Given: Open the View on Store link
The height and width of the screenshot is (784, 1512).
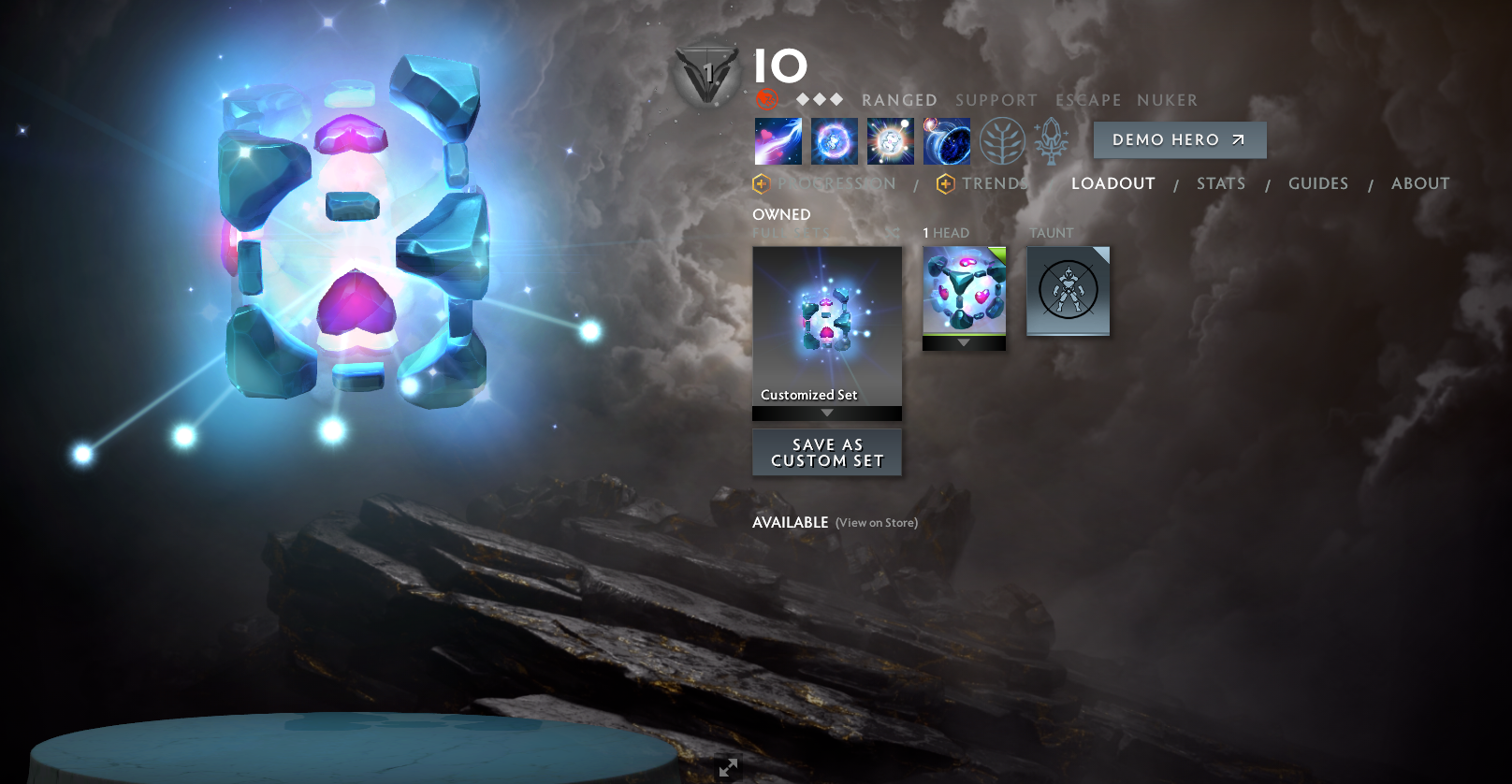Looking at the screenshot, I should [876, 523].
